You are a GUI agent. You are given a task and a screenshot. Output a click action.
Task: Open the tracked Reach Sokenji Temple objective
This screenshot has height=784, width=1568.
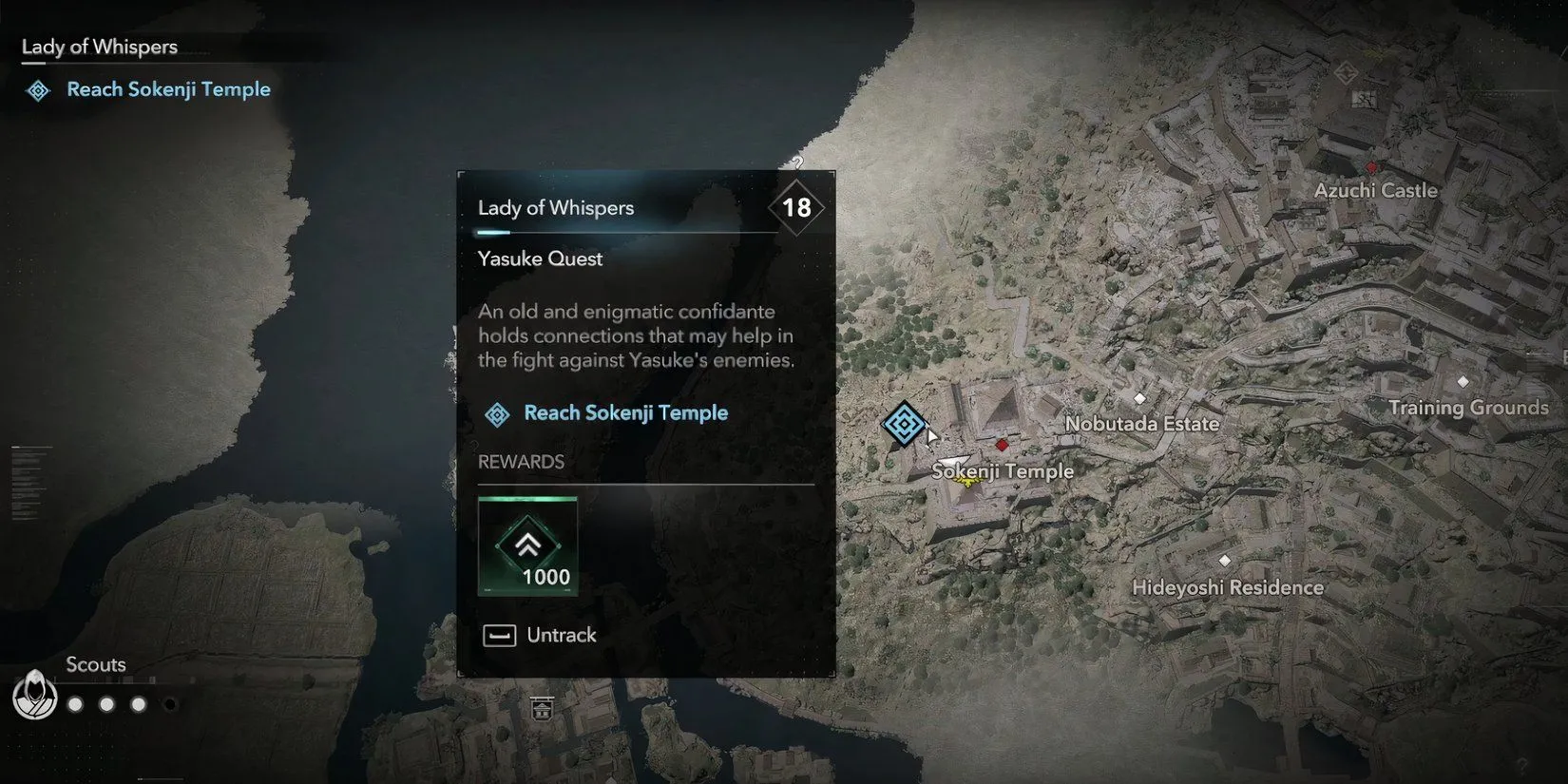tap(167, 89)
